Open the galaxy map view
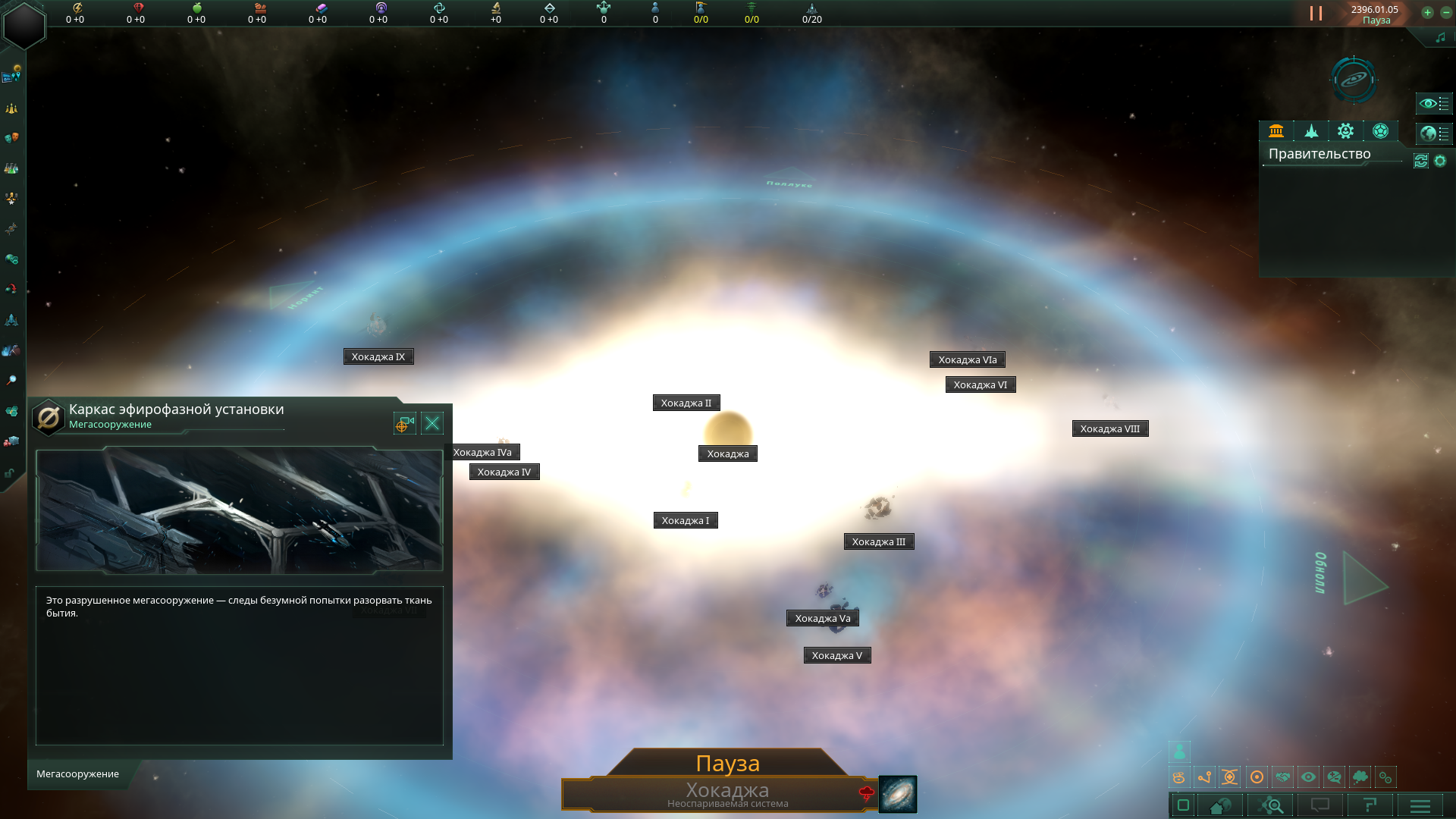Screen dimensions: 1456x819 point(1354,79)
